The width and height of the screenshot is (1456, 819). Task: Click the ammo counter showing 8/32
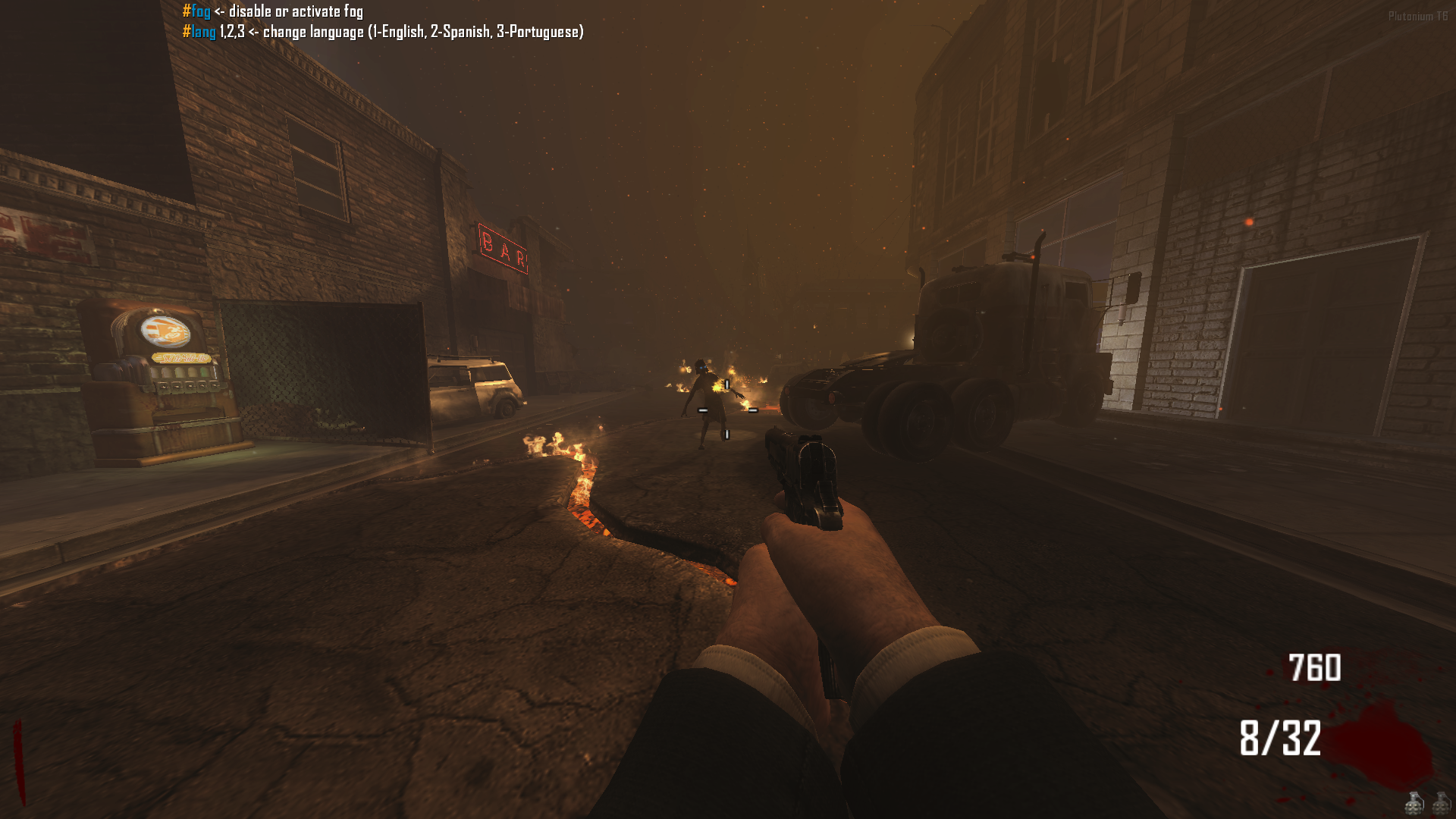click(1281, 738)
